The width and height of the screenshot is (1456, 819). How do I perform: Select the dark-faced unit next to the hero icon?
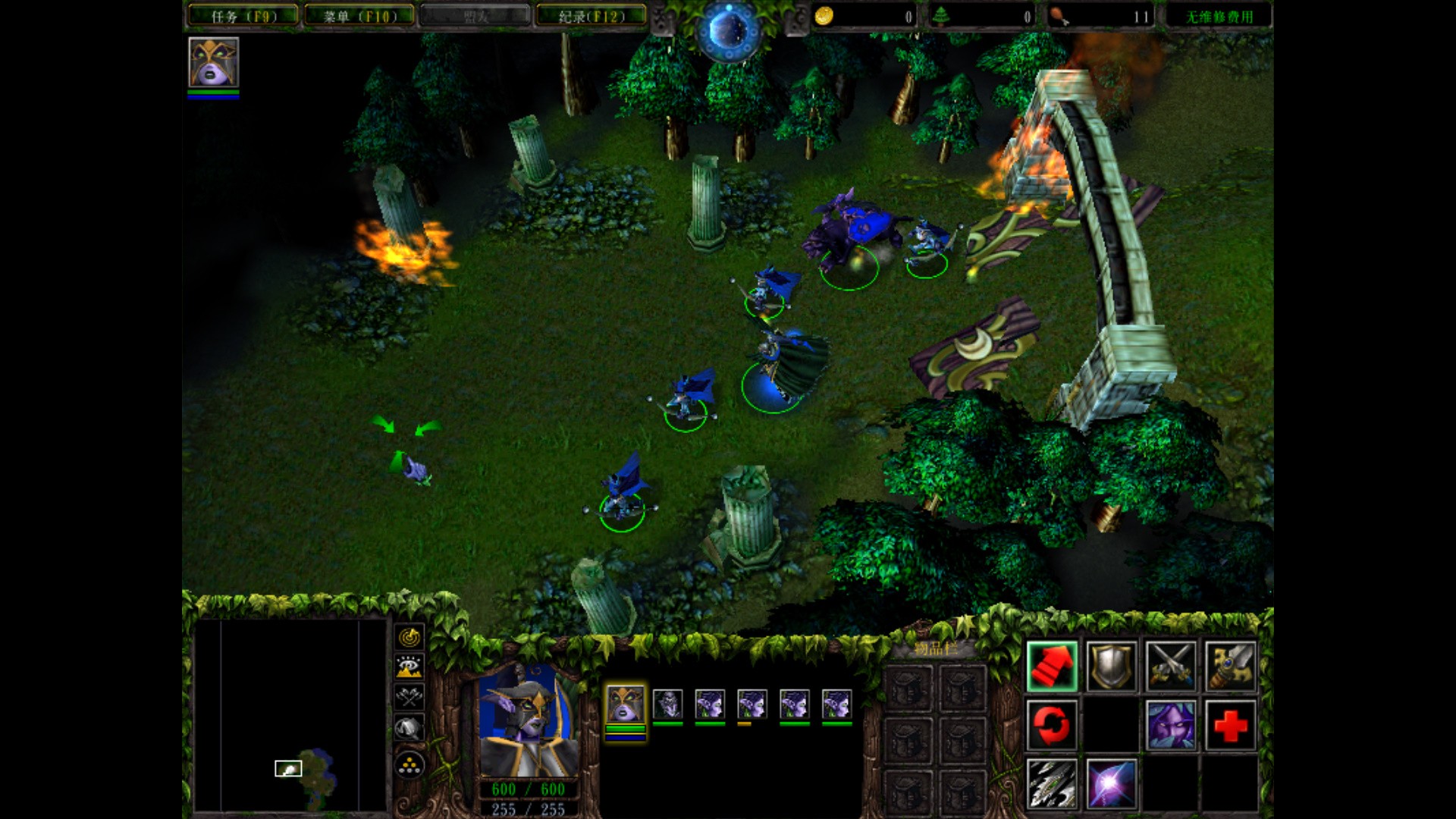(667, 704)
